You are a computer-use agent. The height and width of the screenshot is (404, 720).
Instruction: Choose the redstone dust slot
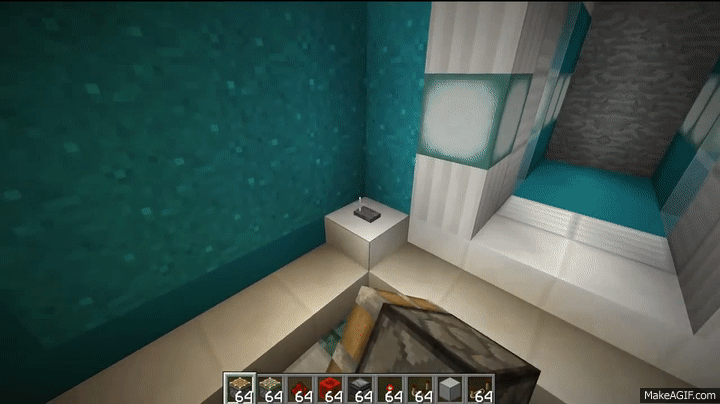click(x=299, y=386)
